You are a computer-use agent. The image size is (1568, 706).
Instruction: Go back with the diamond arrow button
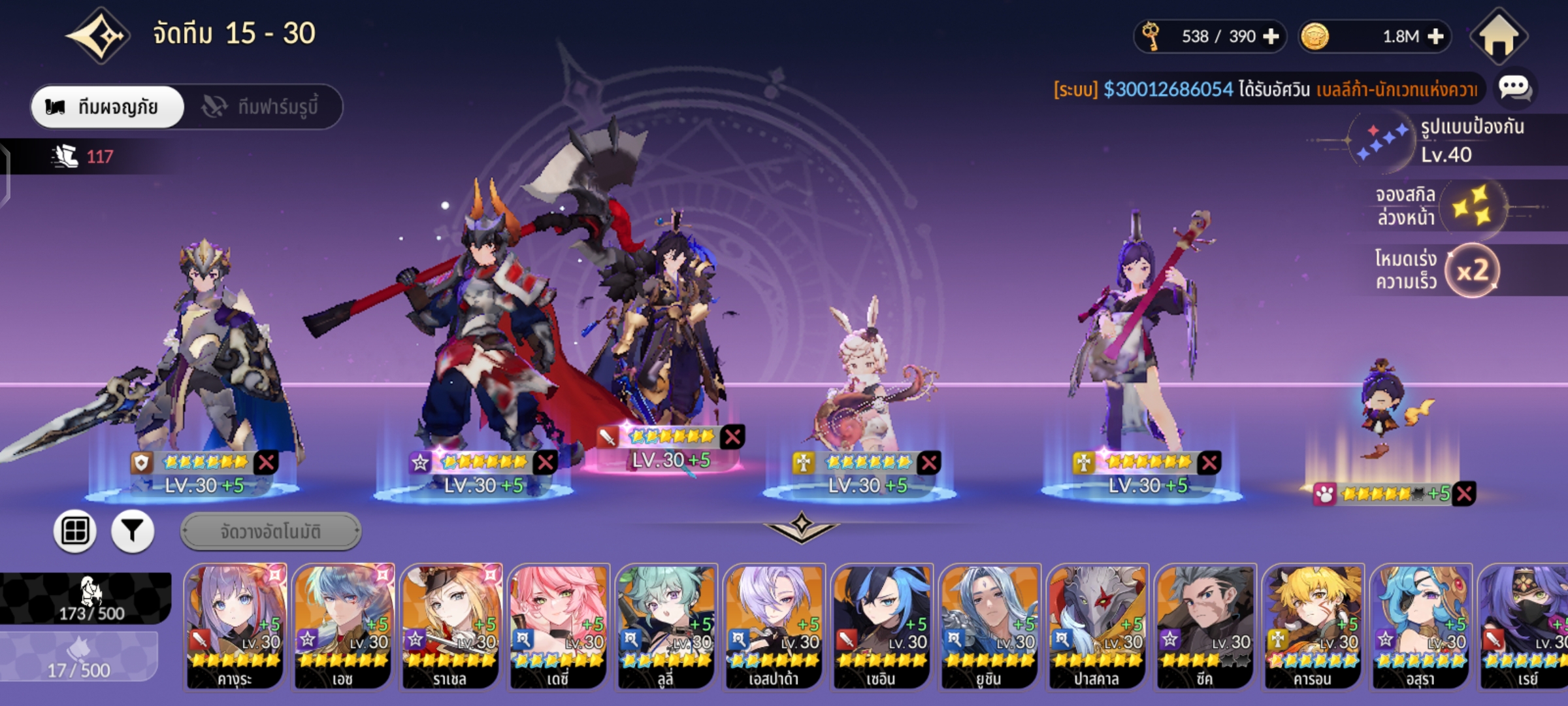[x=98, y=35]
